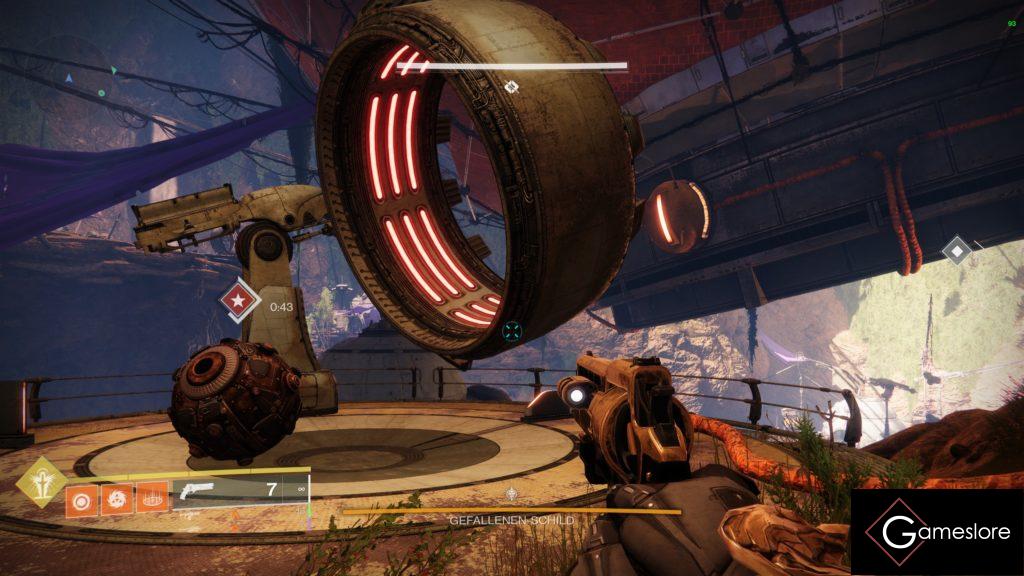
Task: Use the swirling melee ability icon
Action: click(115, 497)
